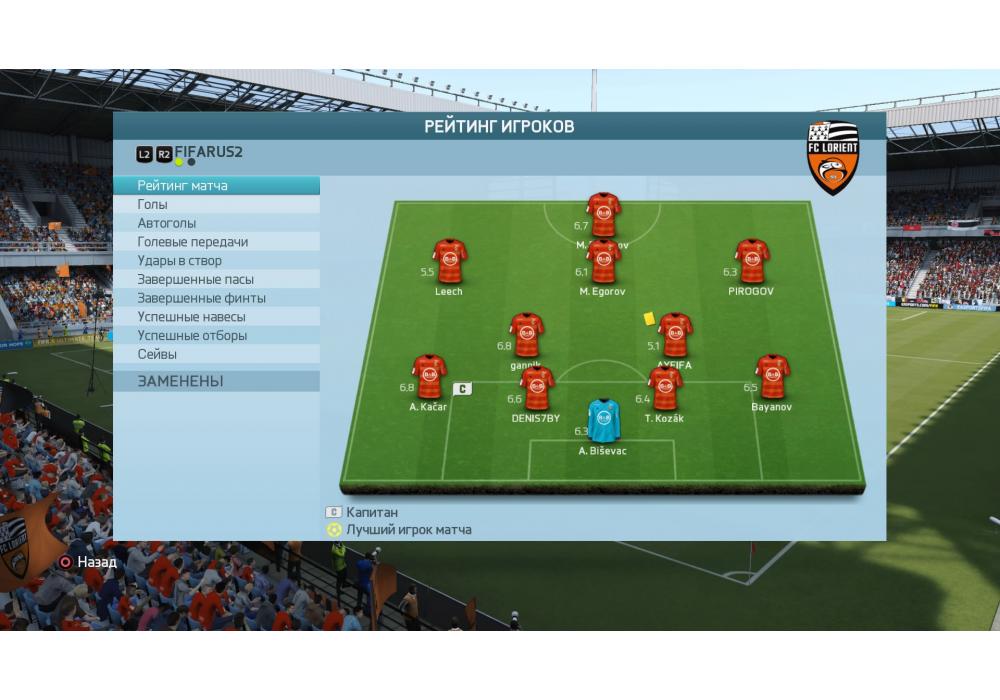This screenshot has height=700, width=1000.
Task: Open Успешные отборы statistic
Action: pyautogui.click(x=216, y=336)
